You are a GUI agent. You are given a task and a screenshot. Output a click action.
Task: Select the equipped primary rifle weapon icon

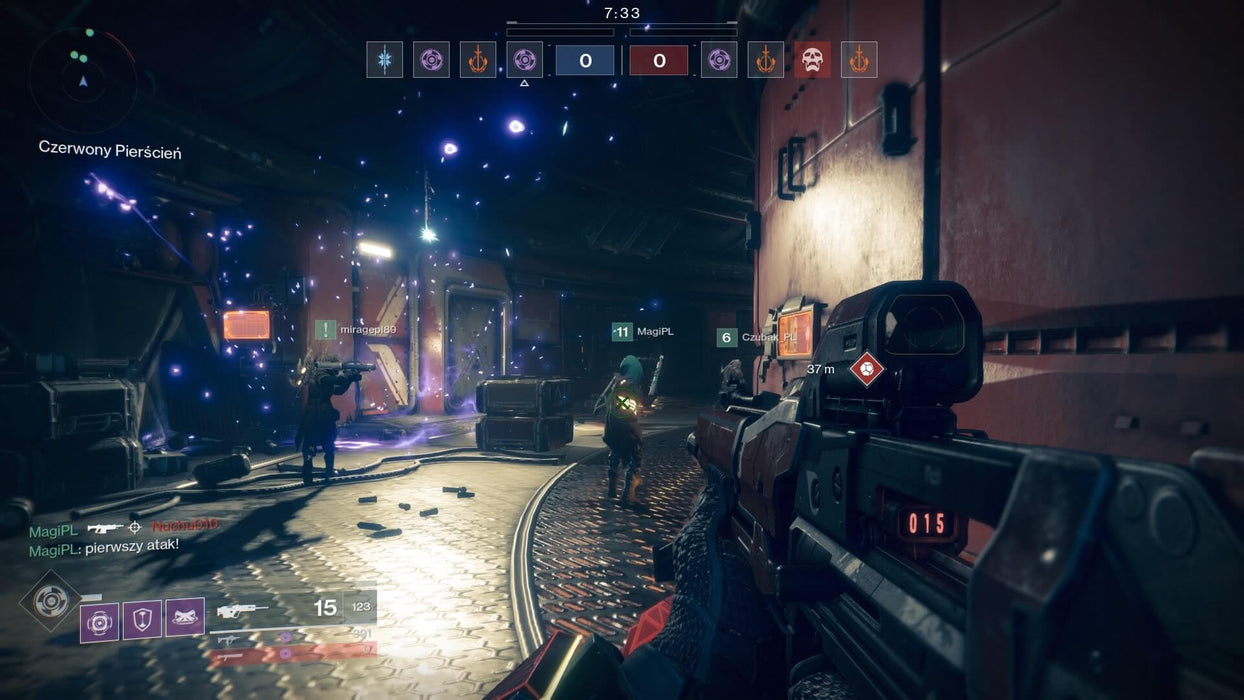point(242,609)
